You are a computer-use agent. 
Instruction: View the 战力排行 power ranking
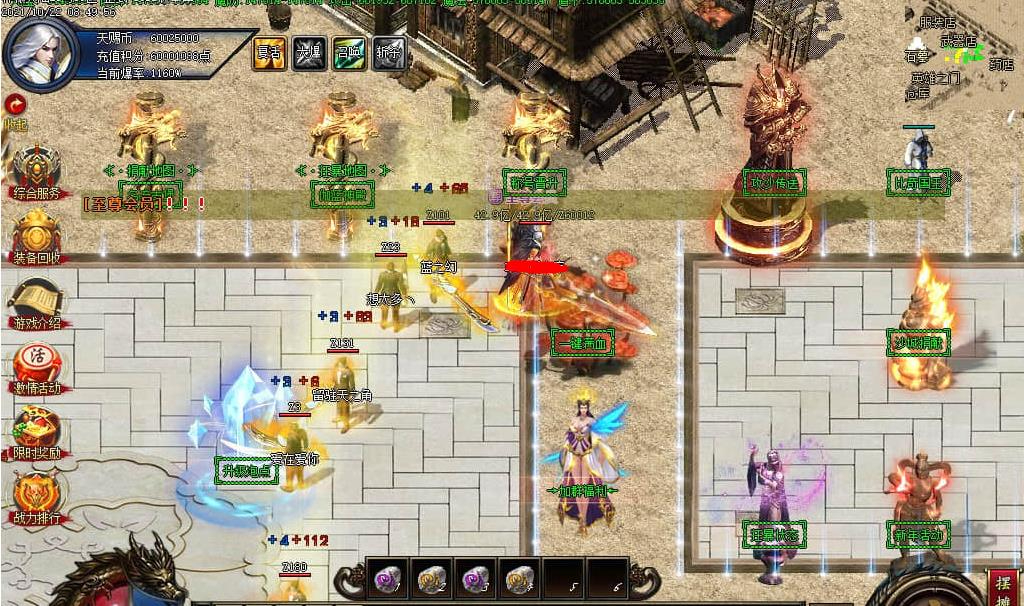[x=36, y=497]
